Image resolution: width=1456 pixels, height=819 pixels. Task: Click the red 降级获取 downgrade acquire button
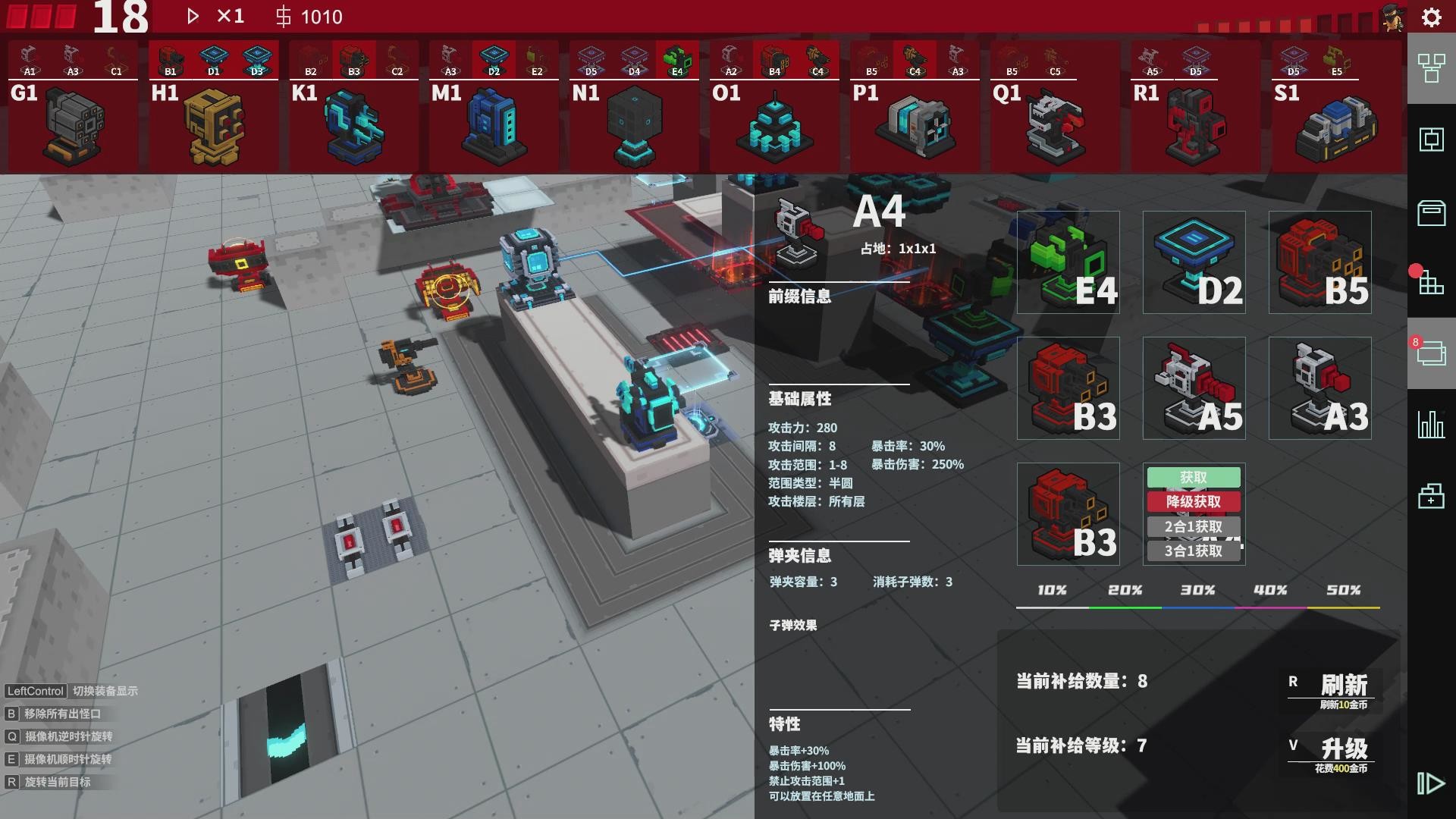(1194, 502)
